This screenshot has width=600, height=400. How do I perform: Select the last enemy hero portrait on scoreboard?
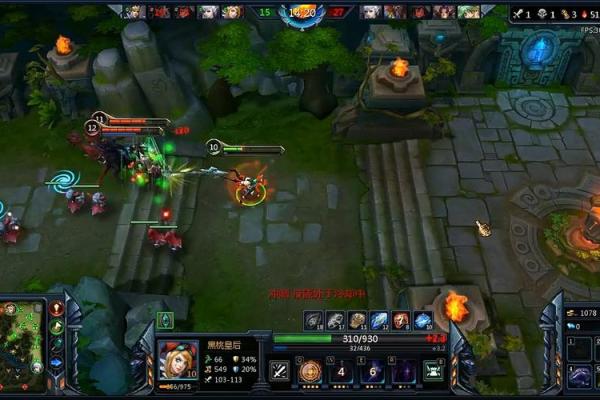click(x=468, y=12)
